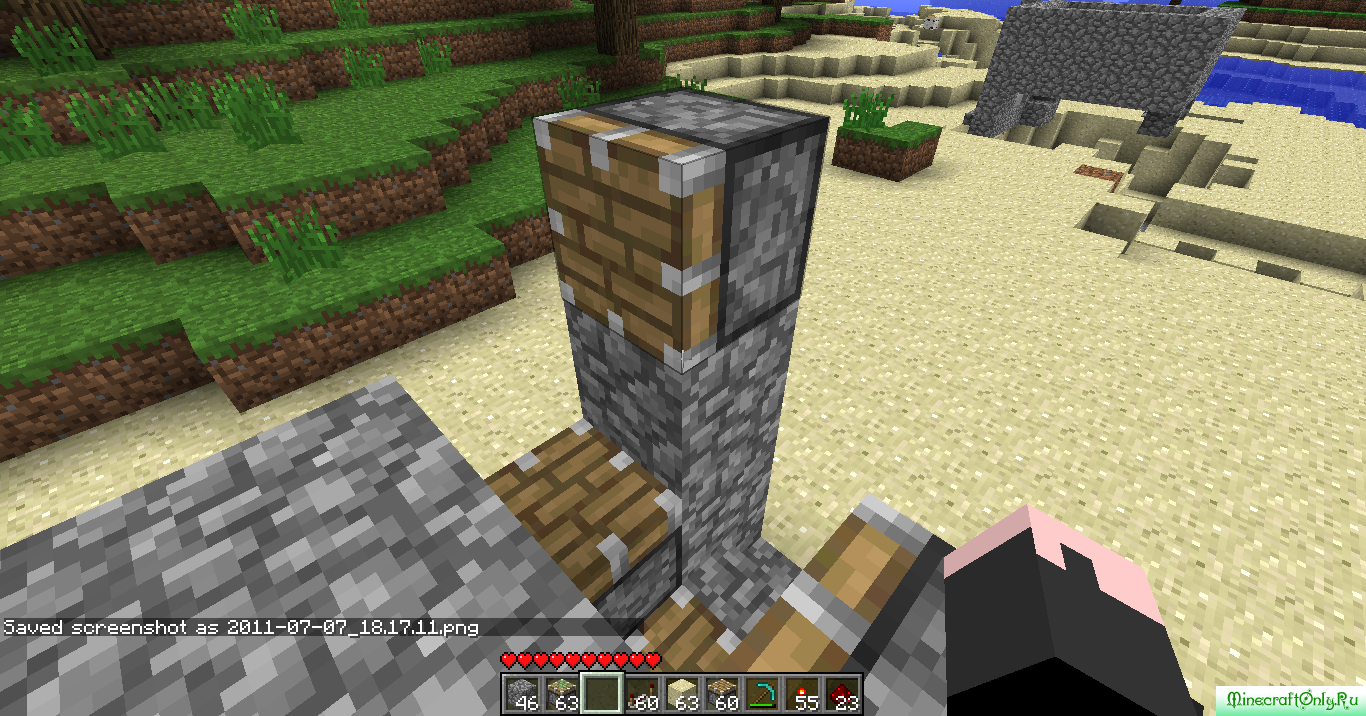Select the cobblestone stack in the hotbar

coord(521,693)
